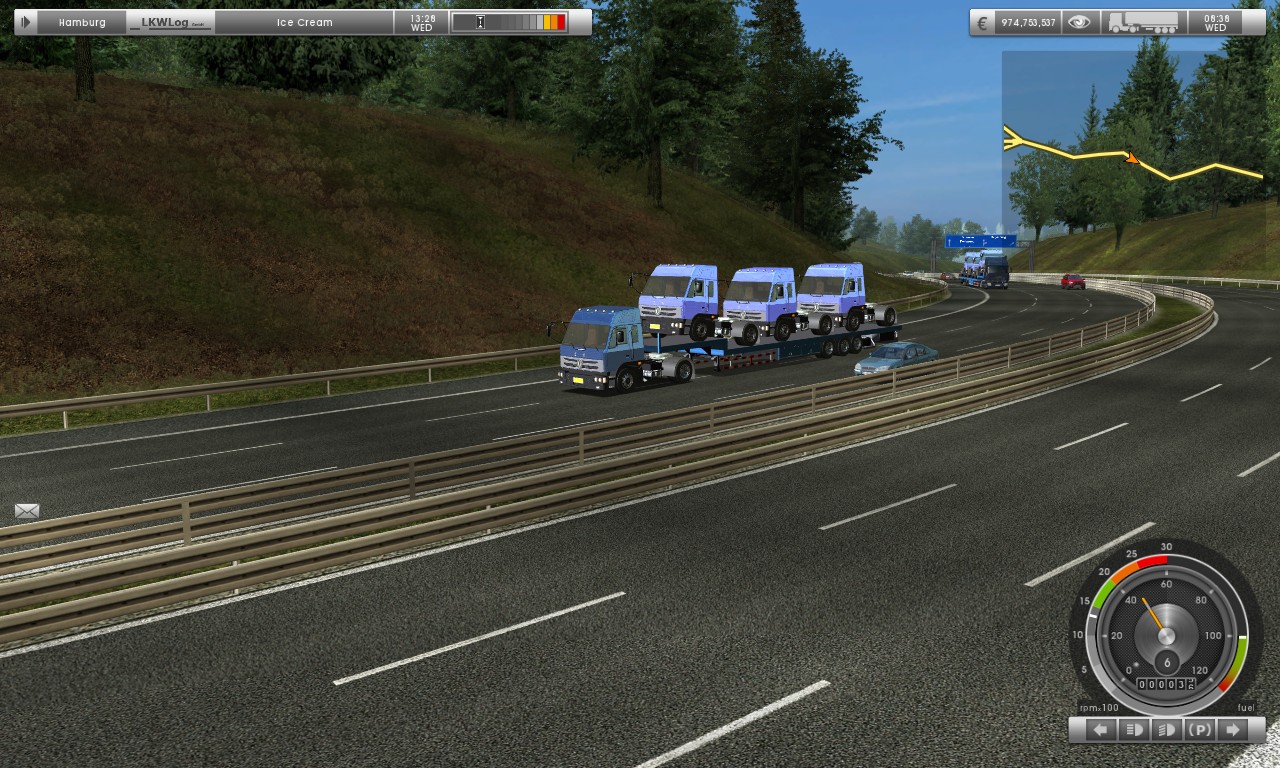Activate the right turn signal
The height and width of the screenshot is (768, 1280).
pos(1233,730)
